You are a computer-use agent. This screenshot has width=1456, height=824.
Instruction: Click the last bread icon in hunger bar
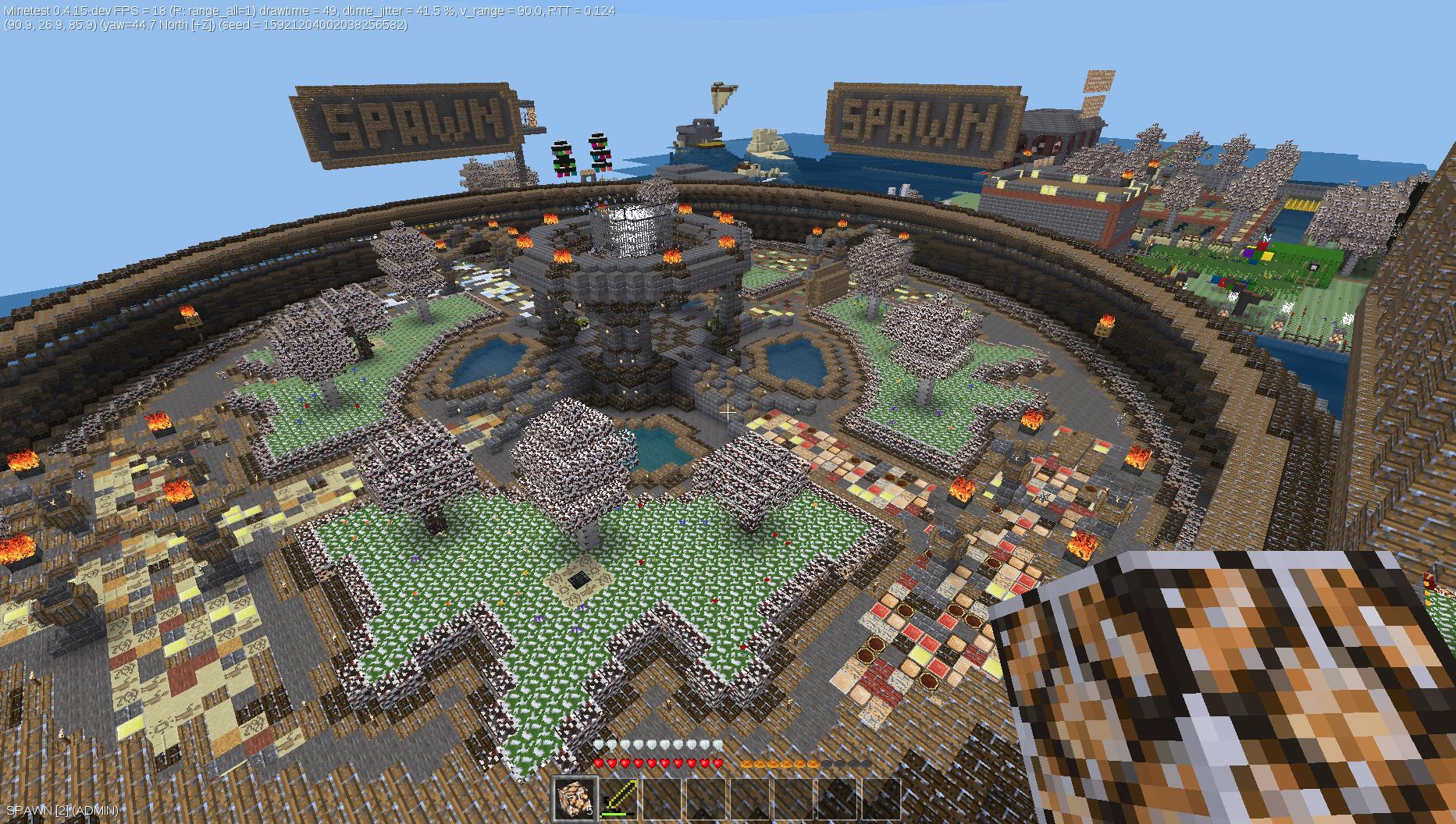click(813, 763)
